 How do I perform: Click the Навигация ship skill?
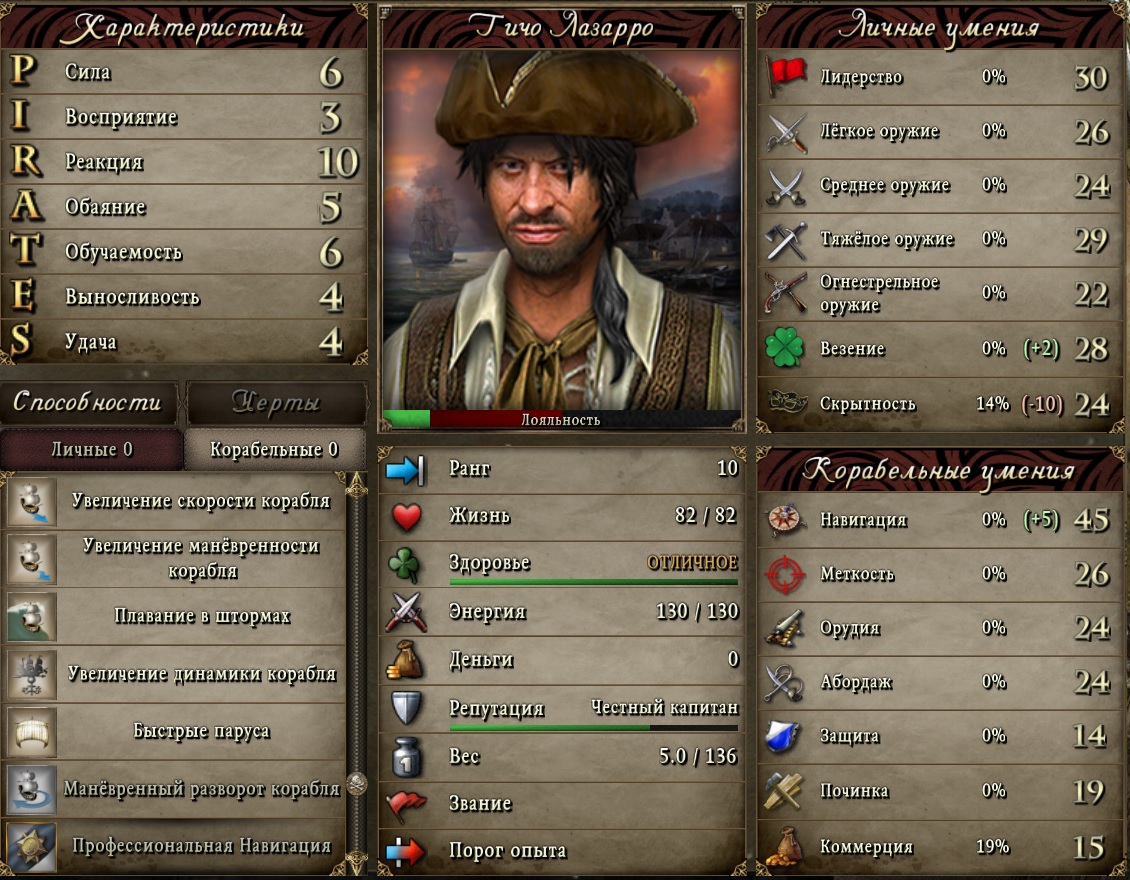click(x=940, y=520)
